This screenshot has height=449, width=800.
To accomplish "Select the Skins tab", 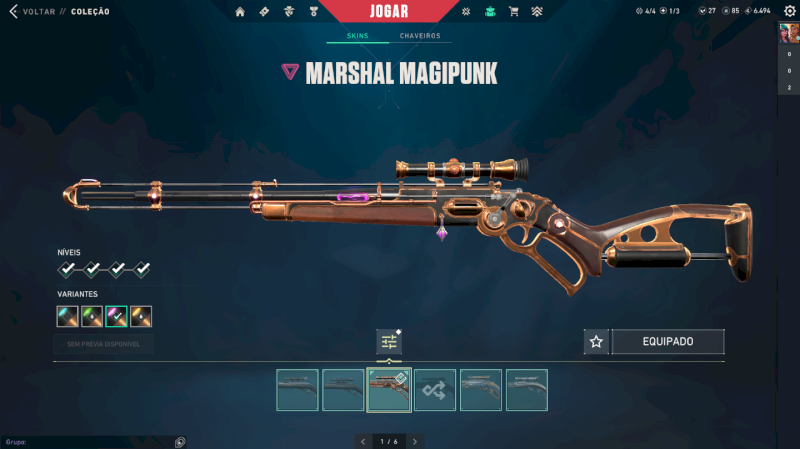I will coord(357,36).
